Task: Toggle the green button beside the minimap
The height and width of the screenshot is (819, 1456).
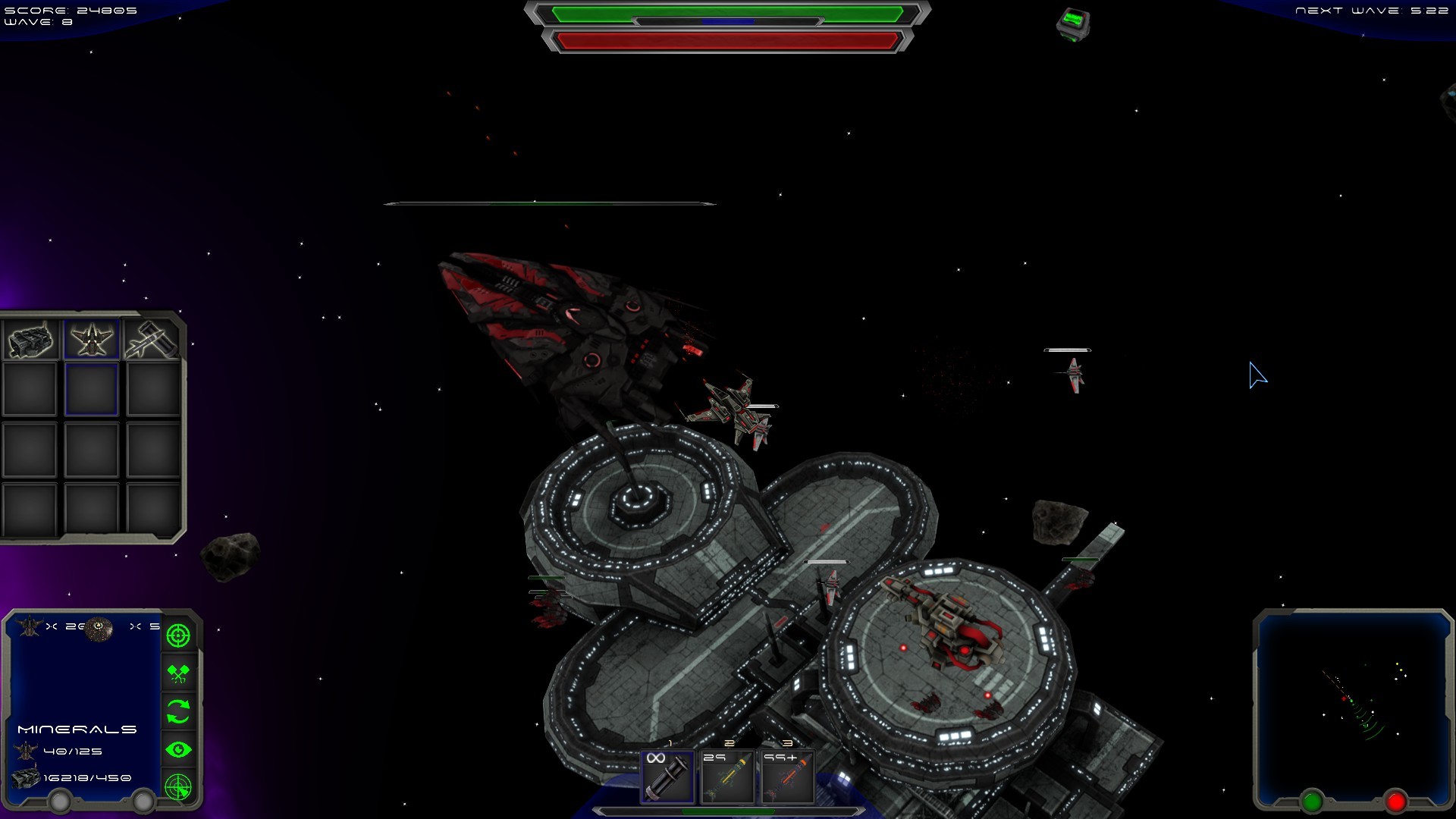Action: (1311, 799)
